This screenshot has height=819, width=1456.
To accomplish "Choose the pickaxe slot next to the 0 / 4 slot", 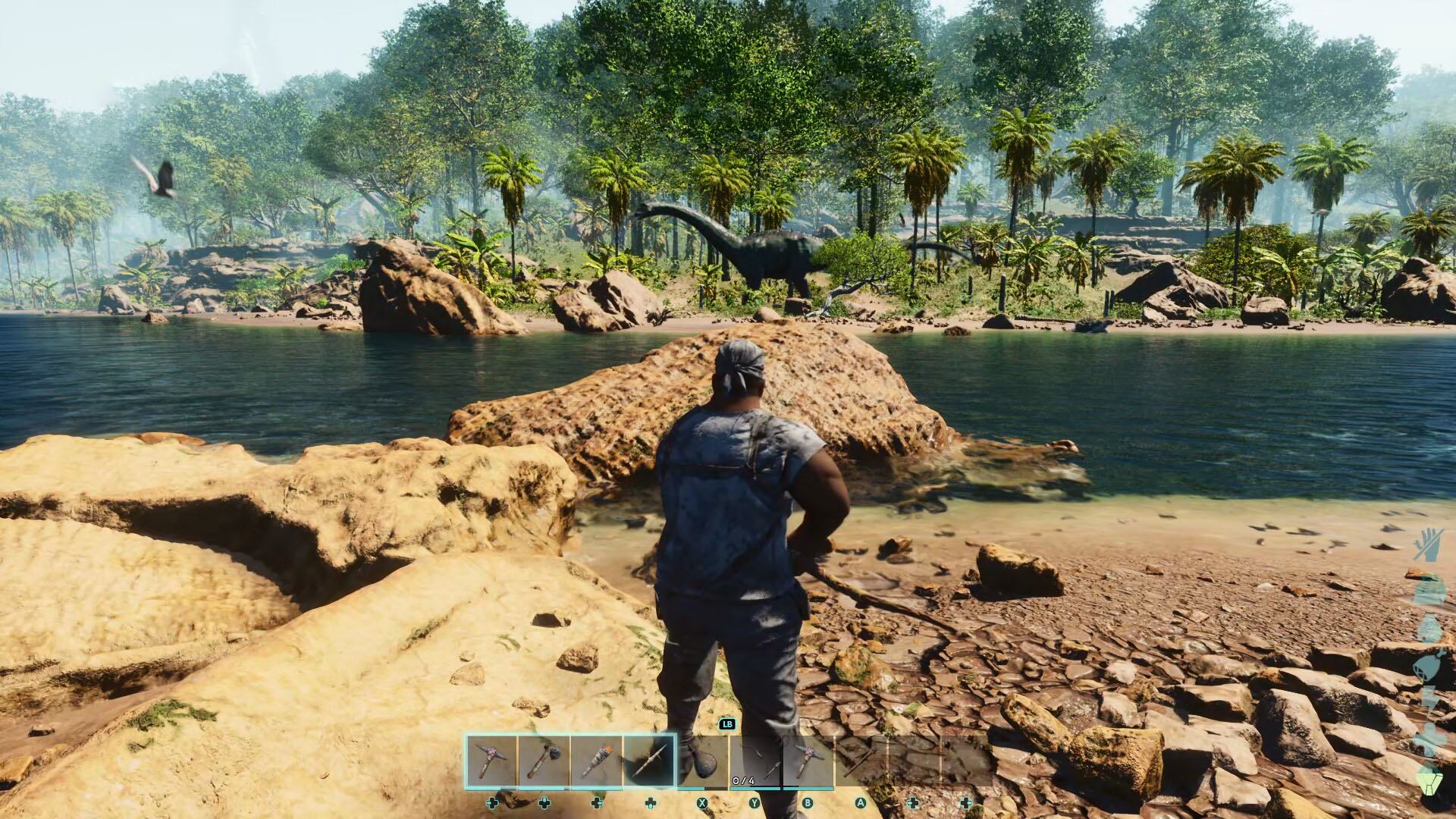I will [809, 761].
